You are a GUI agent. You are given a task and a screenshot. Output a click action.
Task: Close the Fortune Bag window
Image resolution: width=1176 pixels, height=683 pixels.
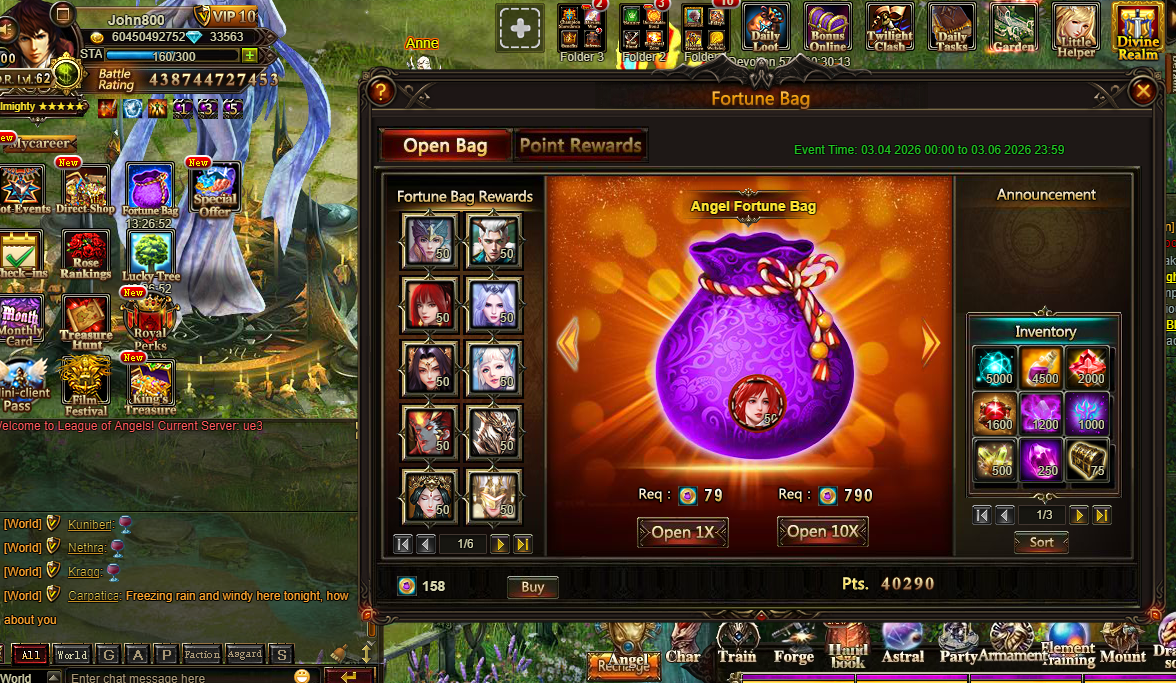1142,92
